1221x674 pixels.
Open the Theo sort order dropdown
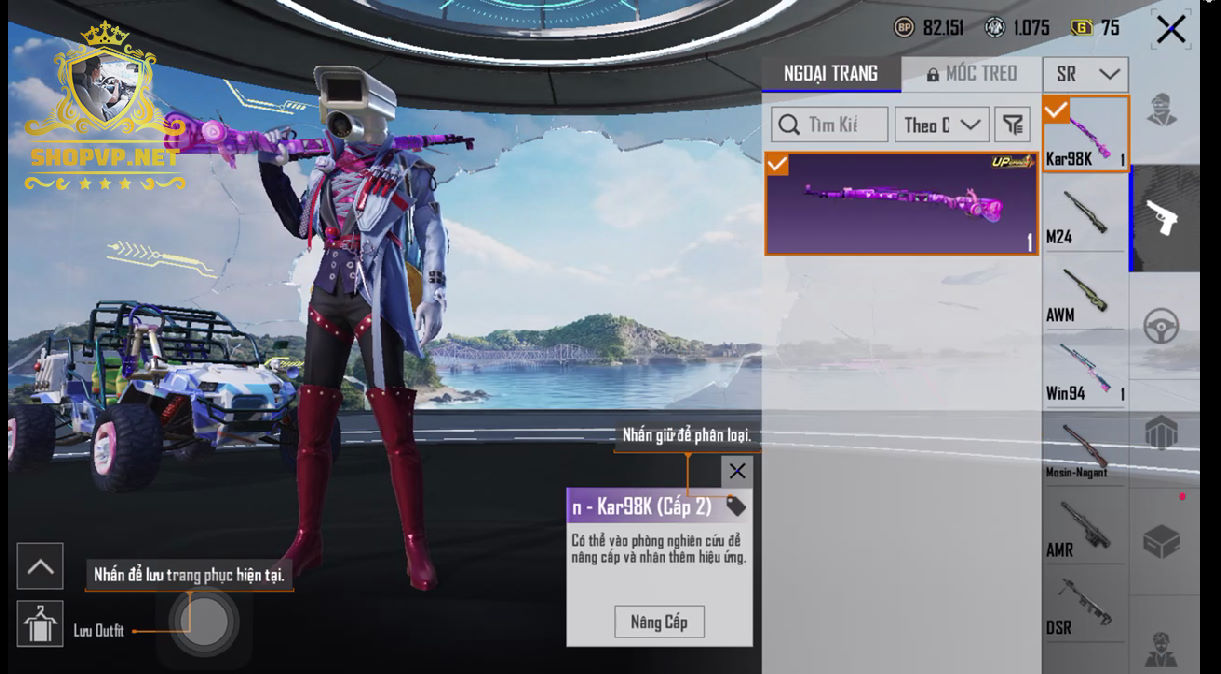point(941,125)
